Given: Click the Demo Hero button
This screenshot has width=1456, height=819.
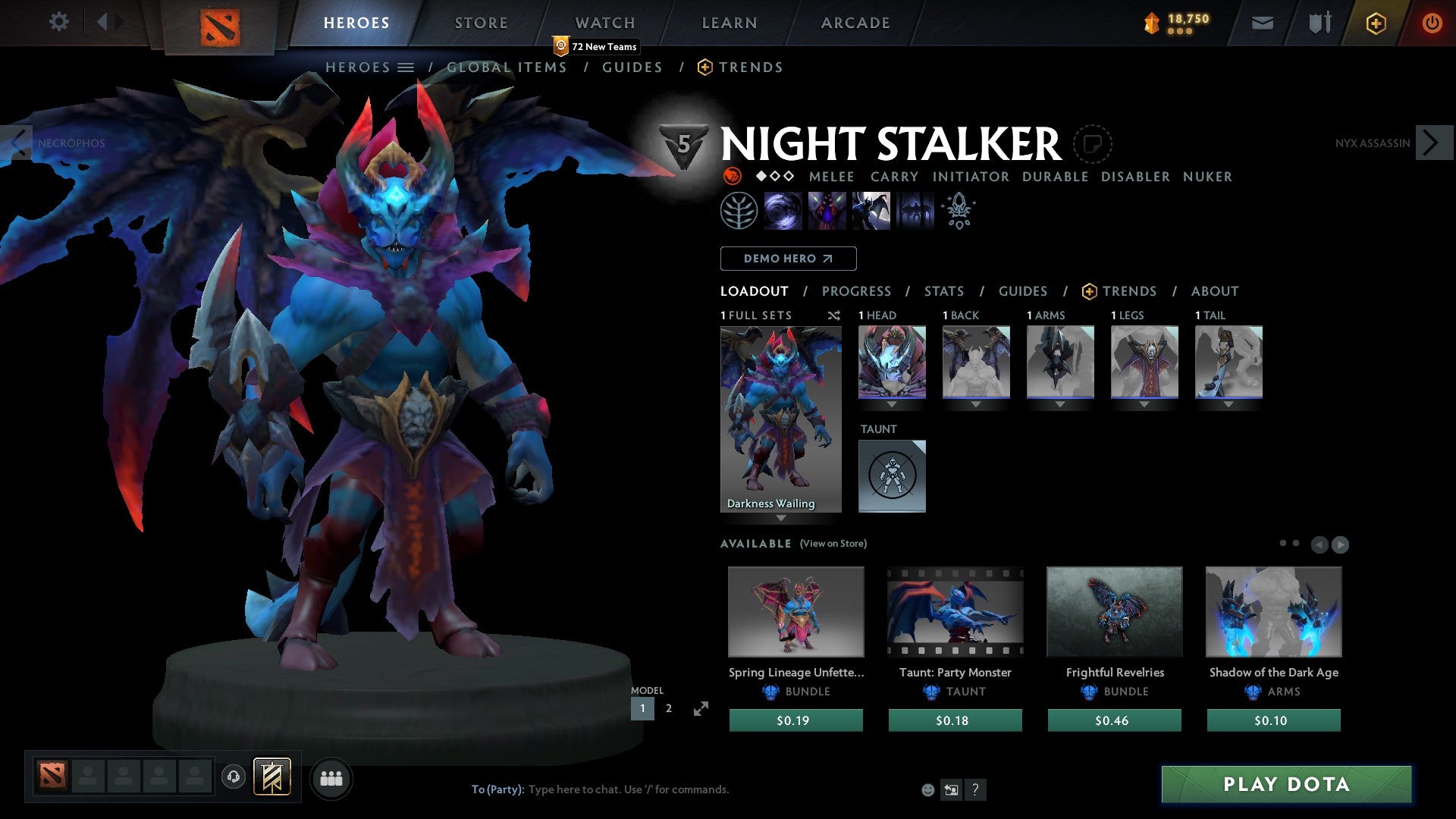Looking at the screenshot, I should click(788, 258).
